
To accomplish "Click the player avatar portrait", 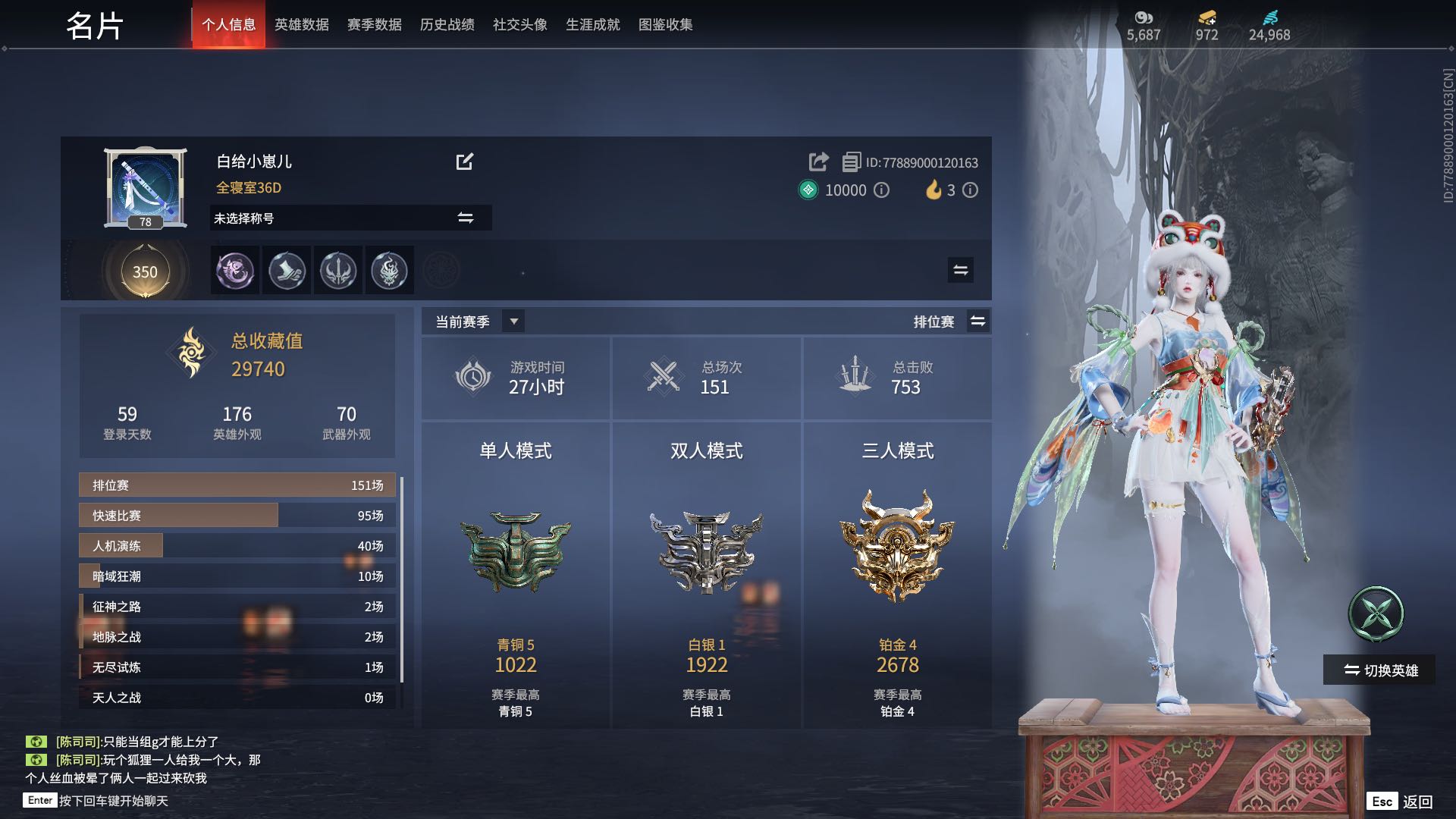I will [x=145, y=186].
